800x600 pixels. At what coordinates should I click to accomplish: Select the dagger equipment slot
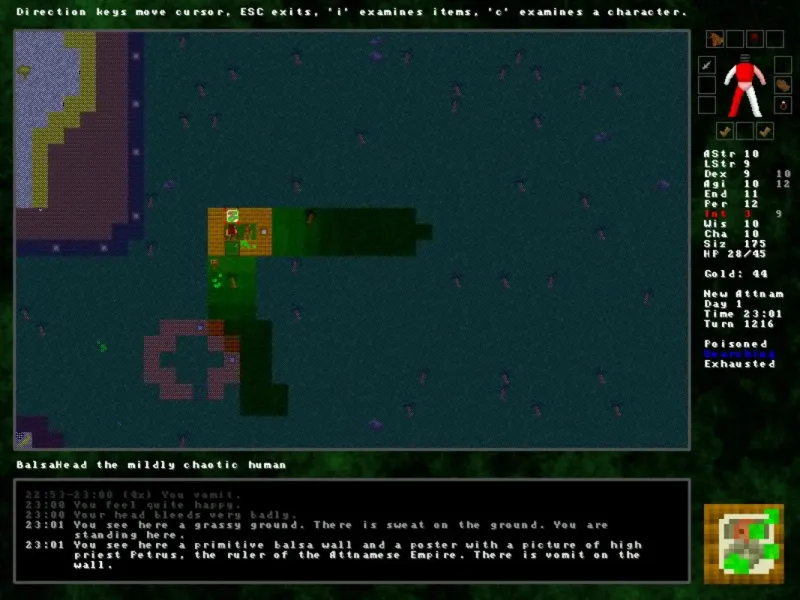[707, 65]
